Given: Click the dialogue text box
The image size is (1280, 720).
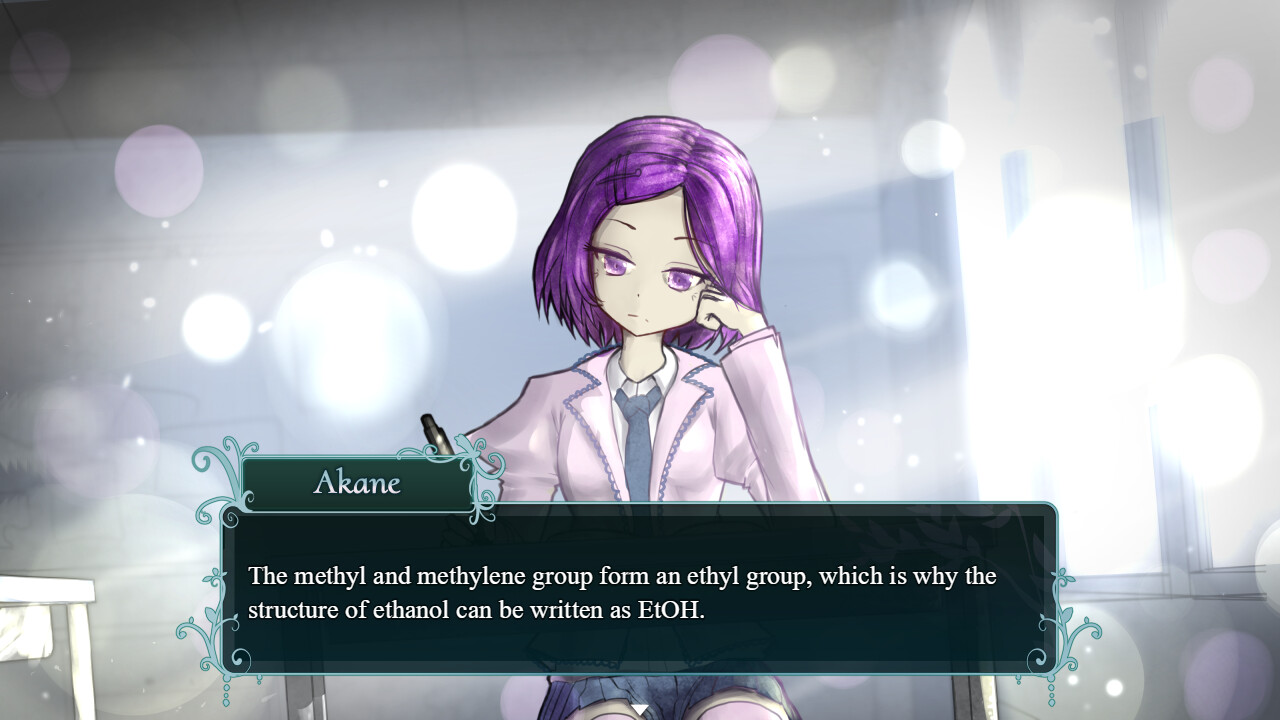Looking at the screenshot, I should coord(640,590).
